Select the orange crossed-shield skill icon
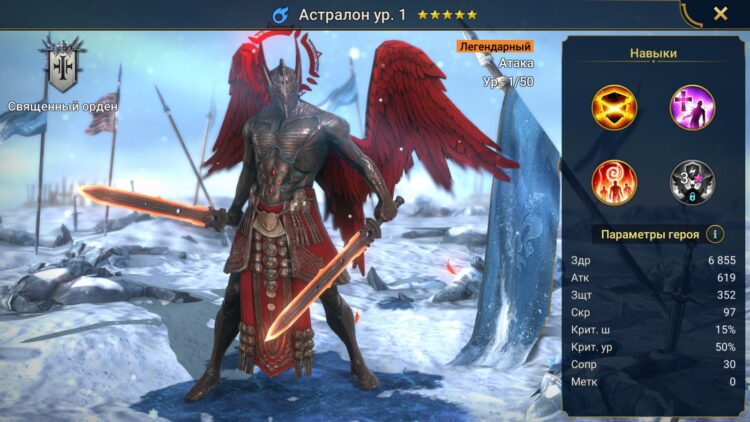The height and width of the screenshot is (422, 750). [614, 108]
